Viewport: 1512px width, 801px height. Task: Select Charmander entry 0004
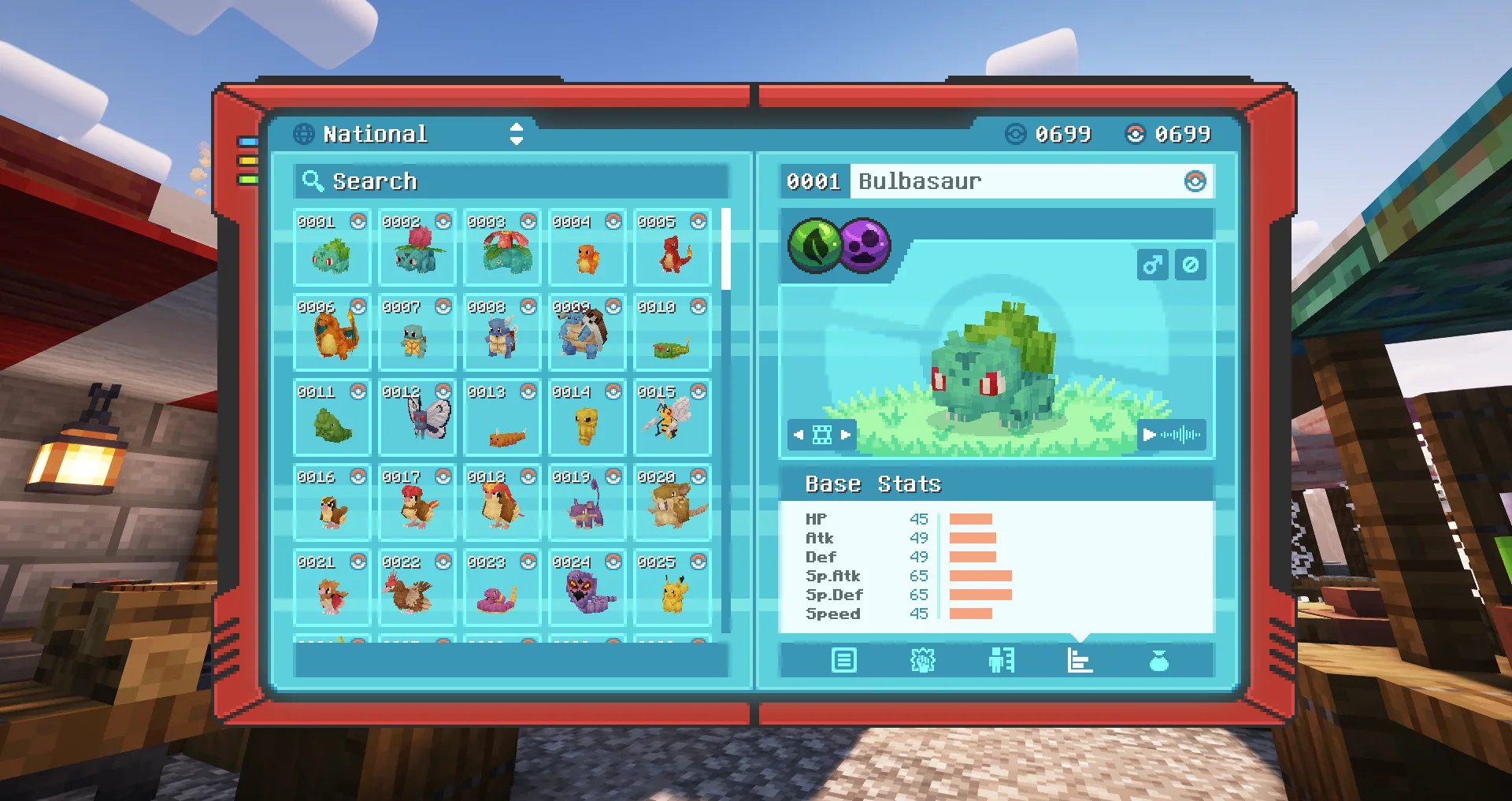point(587,247)
